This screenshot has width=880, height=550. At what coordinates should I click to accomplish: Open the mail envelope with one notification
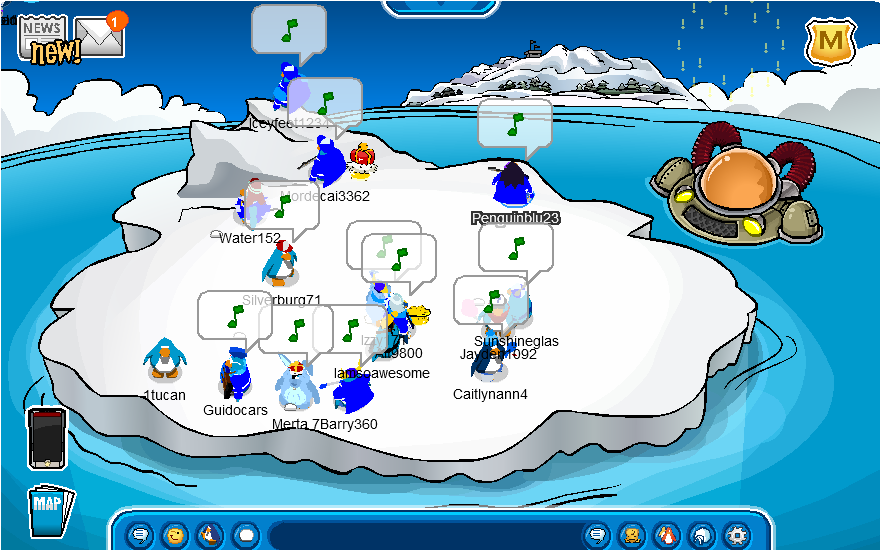(x=100, y=36)
